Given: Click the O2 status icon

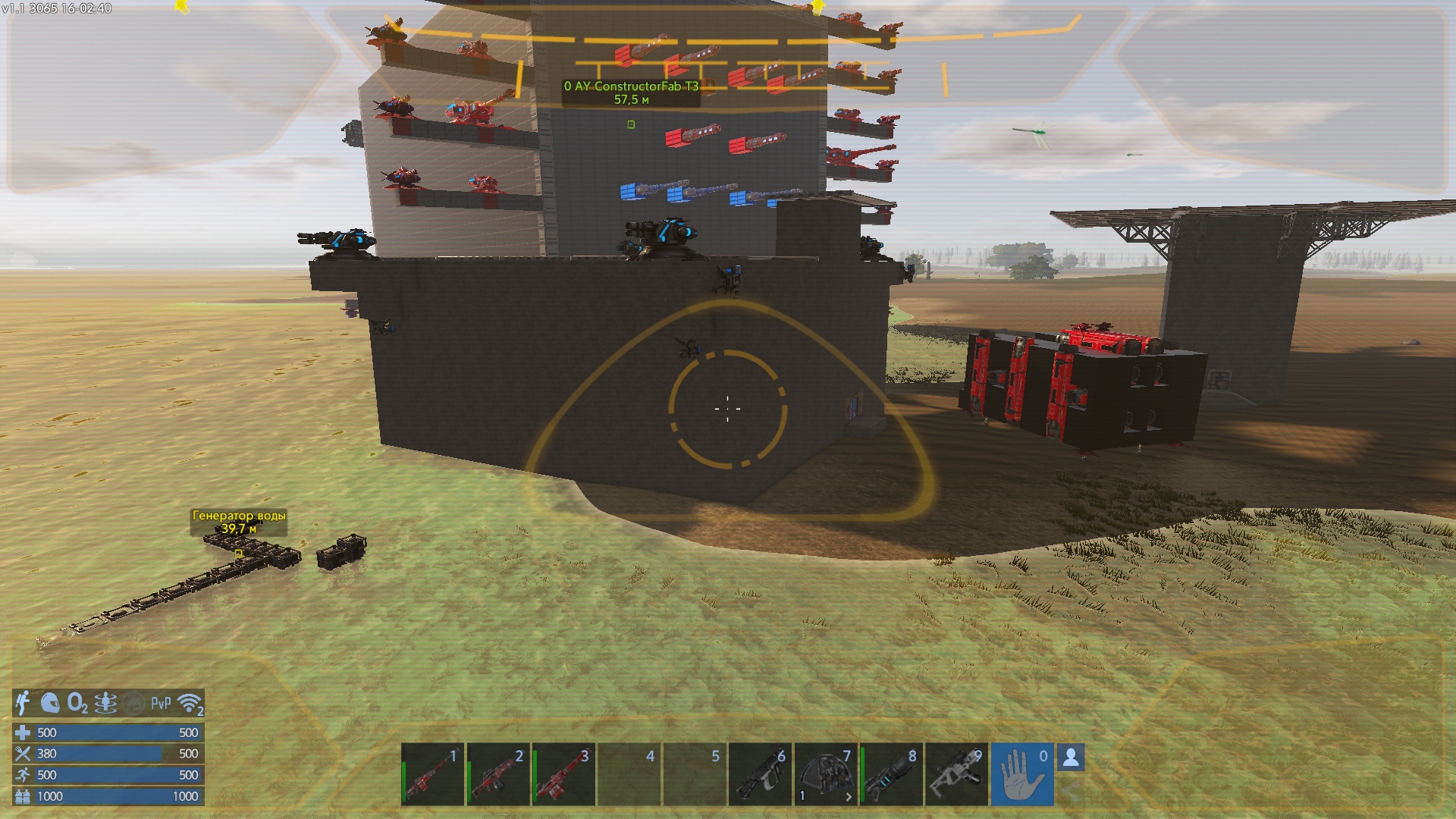Looking at the screenshot, I should tap(77, 704).
